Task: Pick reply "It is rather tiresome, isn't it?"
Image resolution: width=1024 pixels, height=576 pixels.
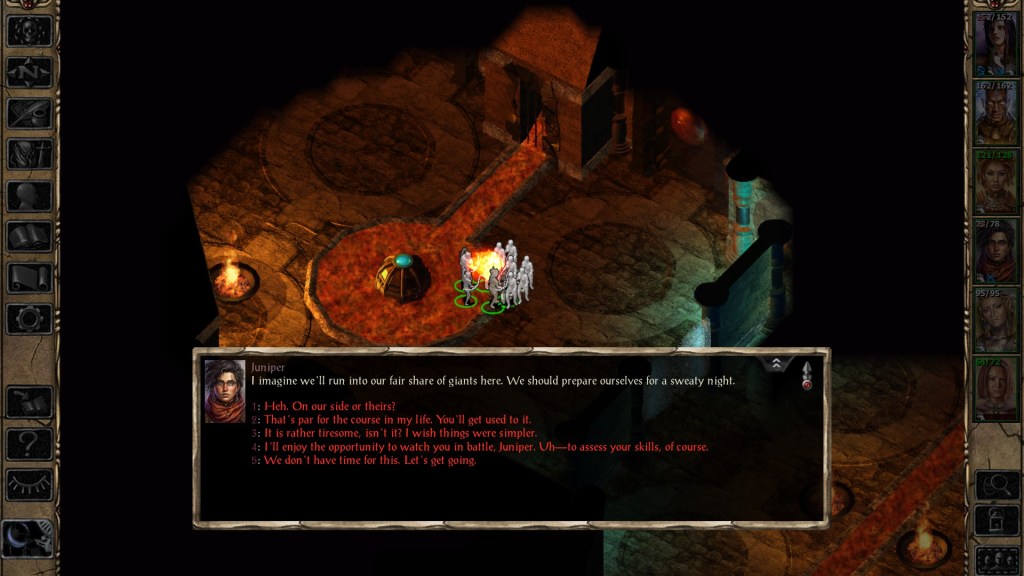Action: [400, 433]
